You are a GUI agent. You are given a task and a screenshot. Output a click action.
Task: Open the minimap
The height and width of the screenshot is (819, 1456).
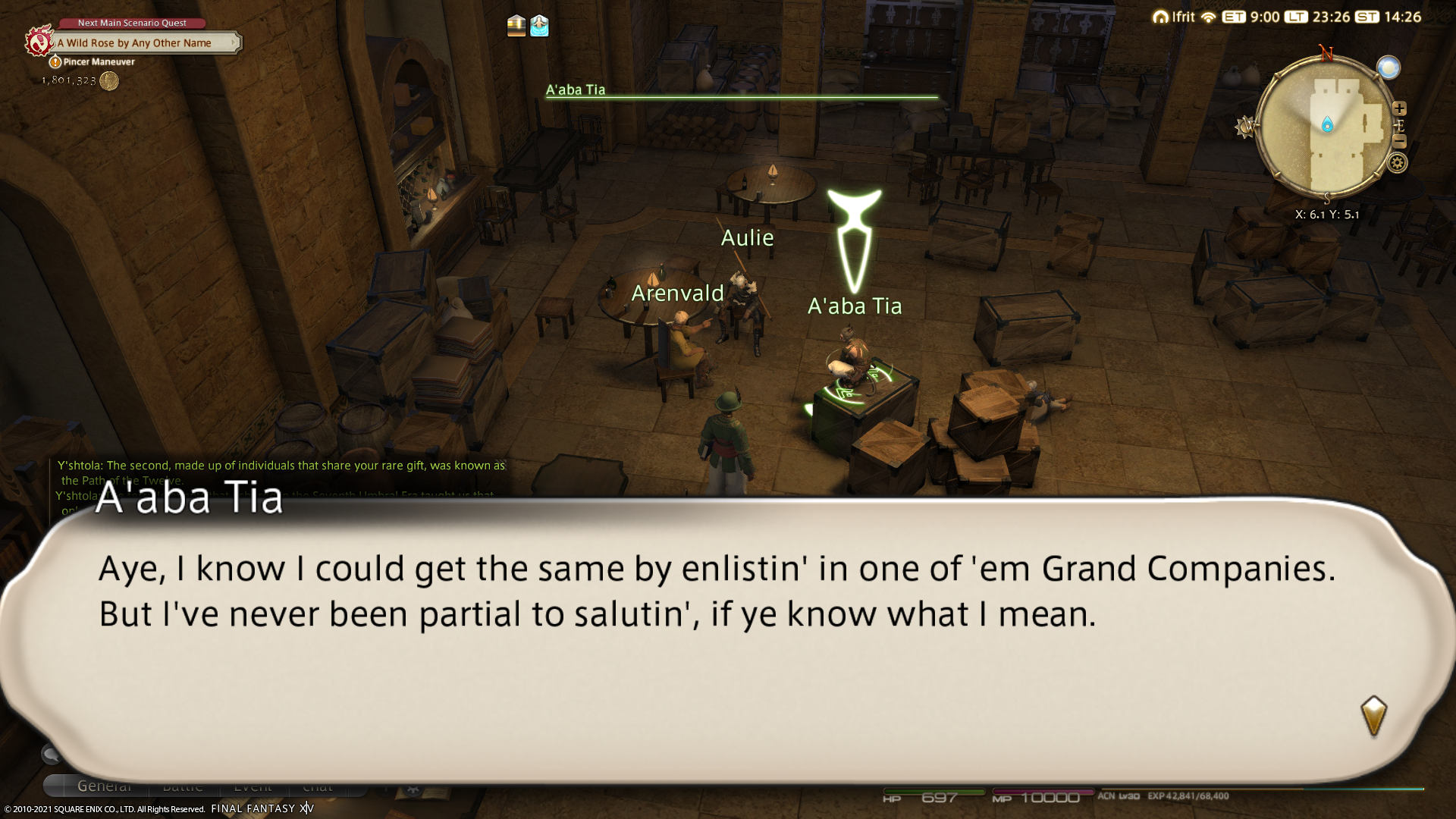coord(1326,127)
